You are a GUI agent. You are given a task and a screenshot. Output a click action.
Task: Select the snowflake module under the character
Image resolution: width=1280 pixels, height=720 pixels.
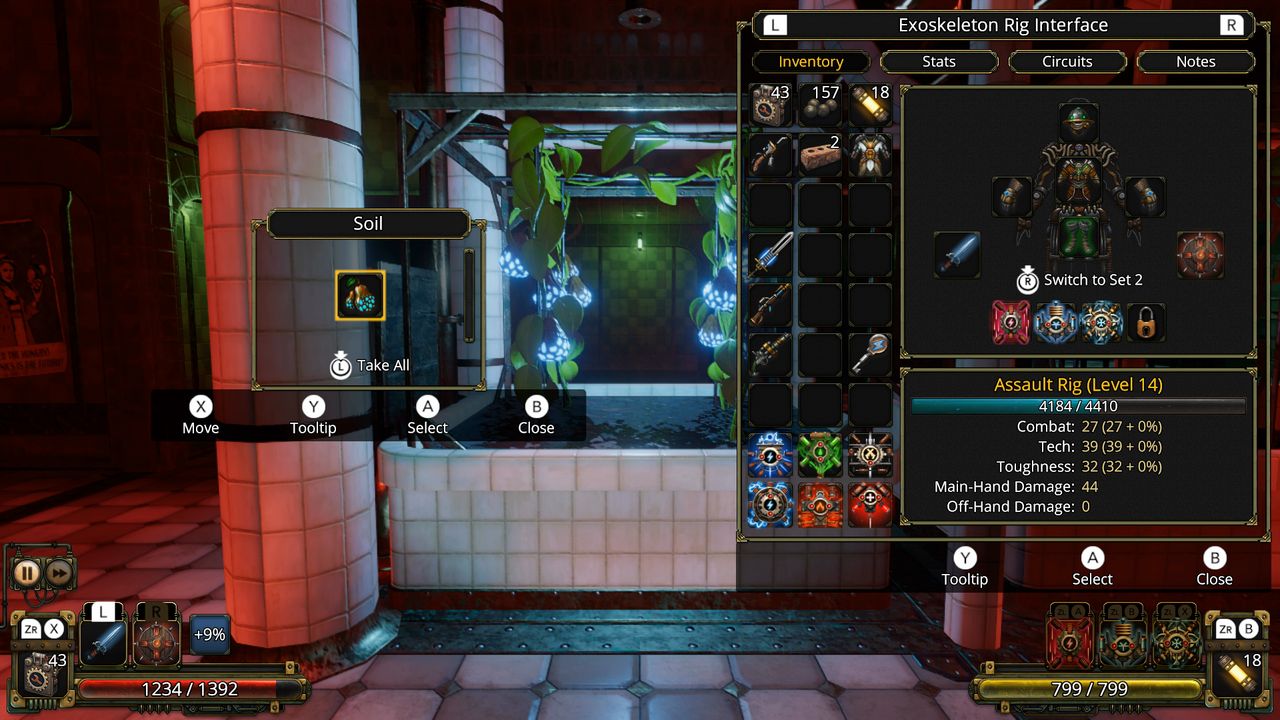(1101, 322)
